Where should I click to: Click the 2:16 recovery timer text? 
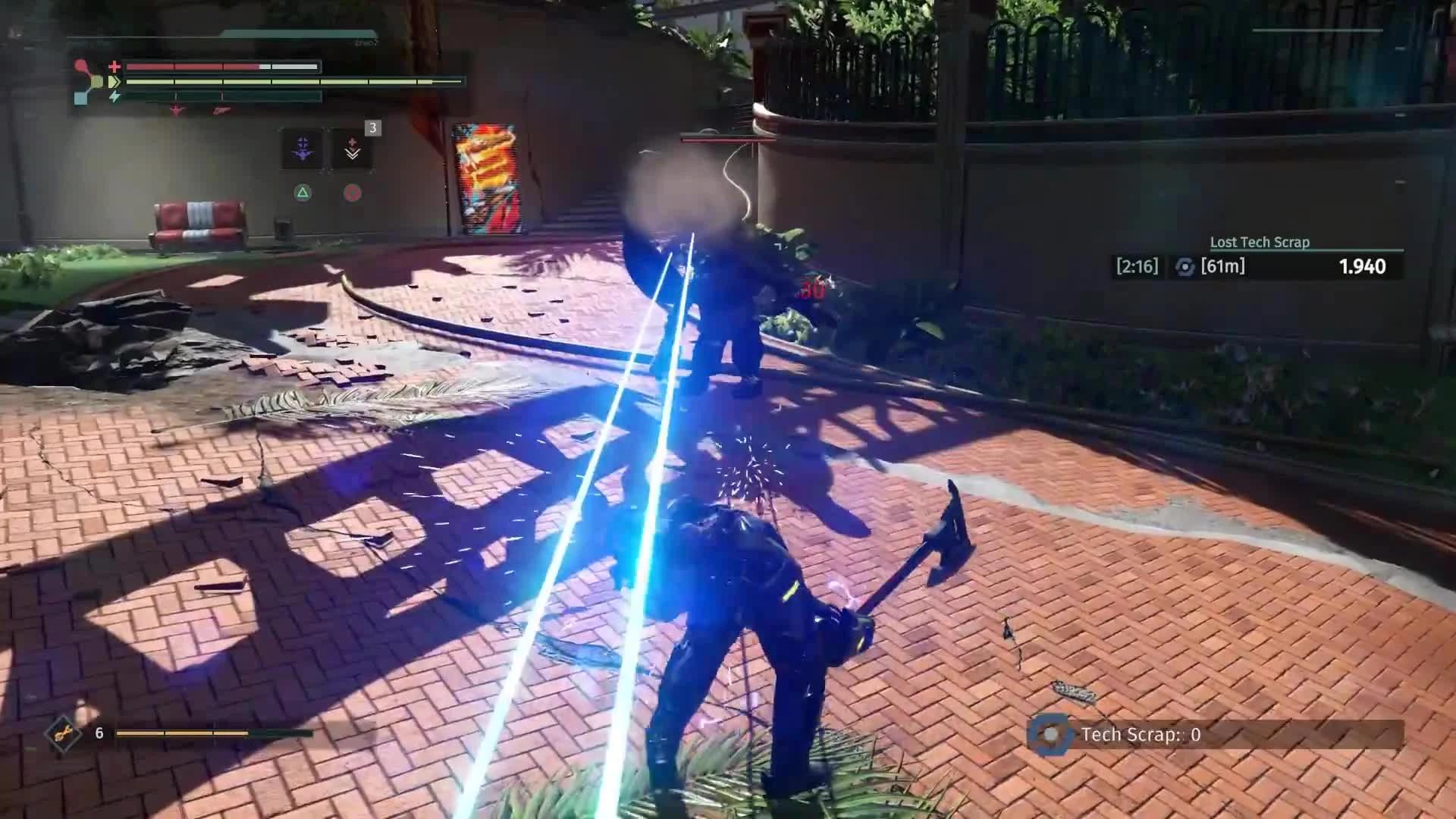[x=1137, y=266]
